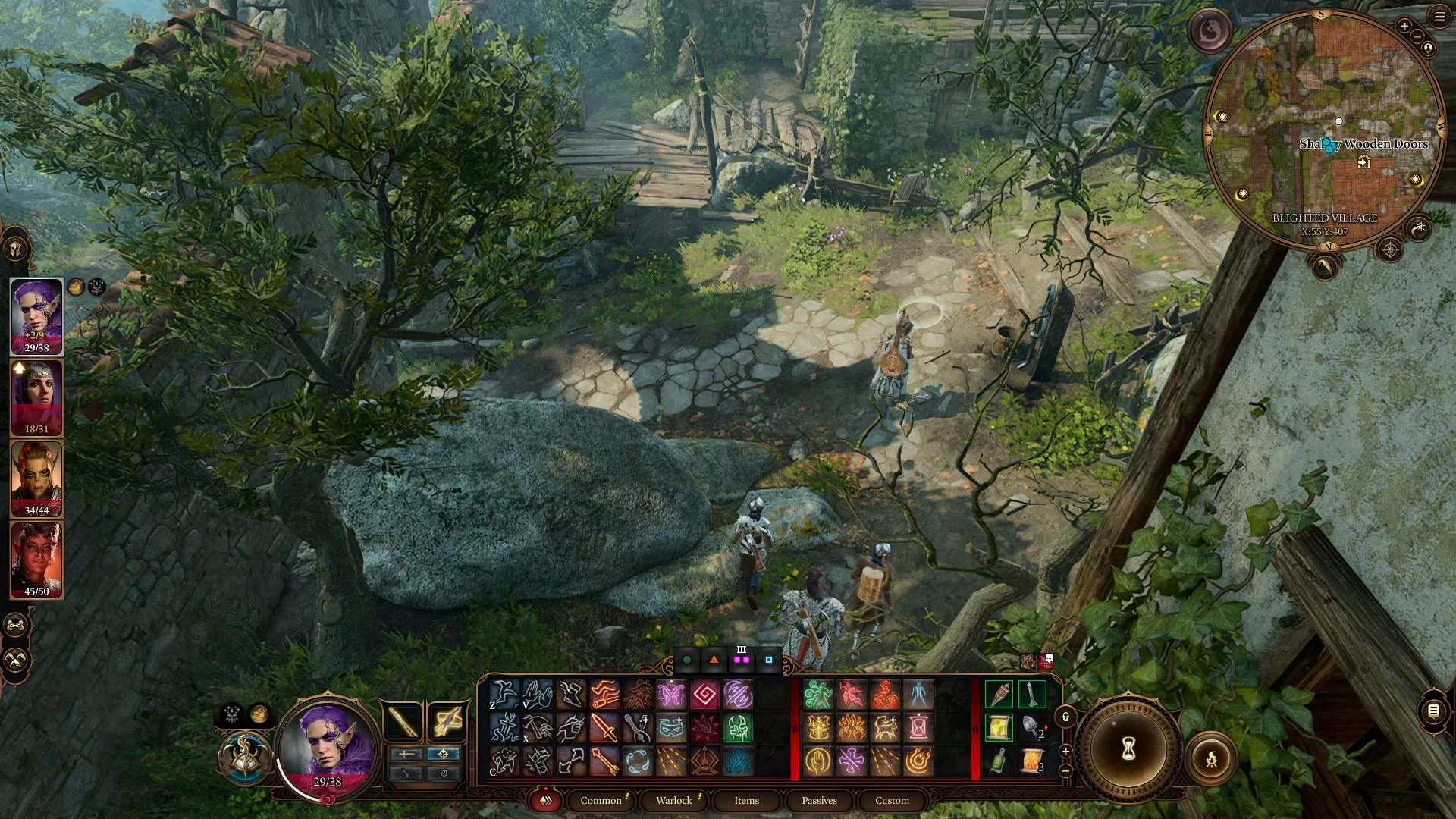This screenshot has height=819, width=1456.
Task: Select the third party member portrait
Action: (36, 479)
